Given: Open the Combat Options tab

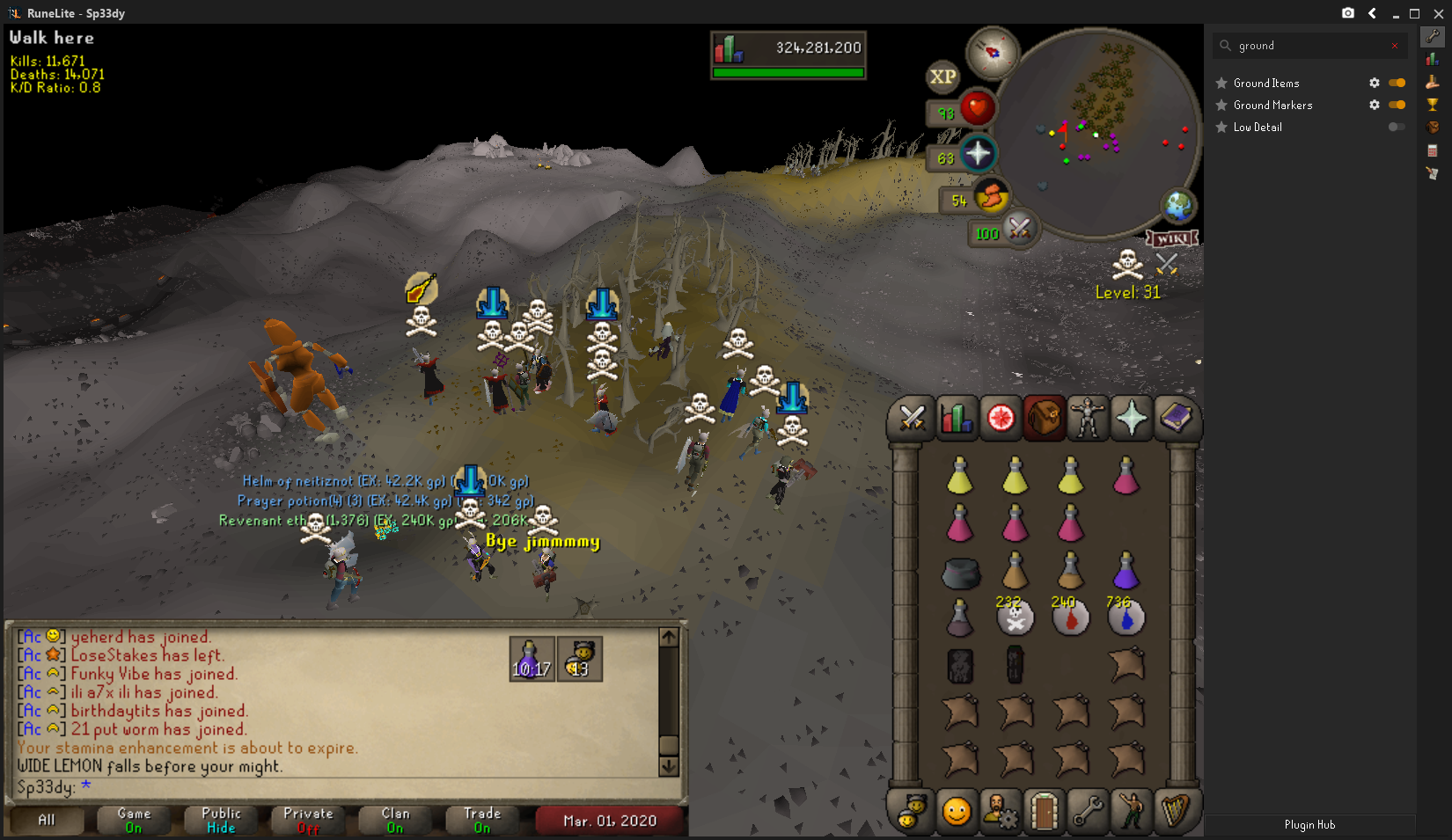Looking at the screenshot, I should coord(912,419).
